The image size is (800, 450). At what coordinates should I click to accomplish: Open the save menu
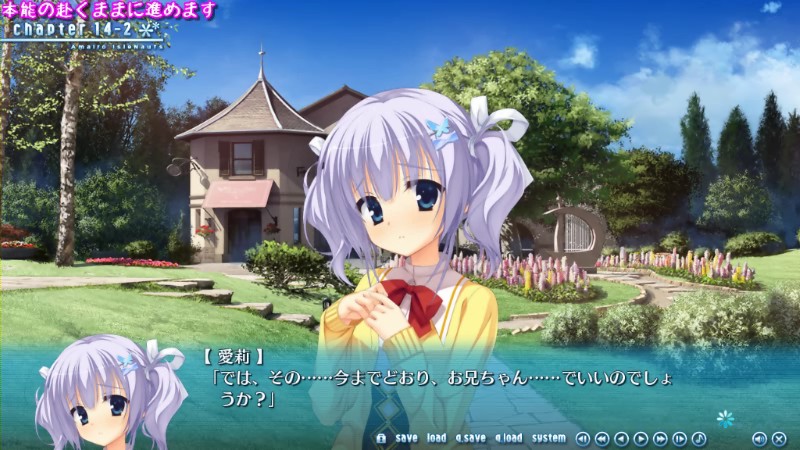pyautogui.click(x=406, y=438)
